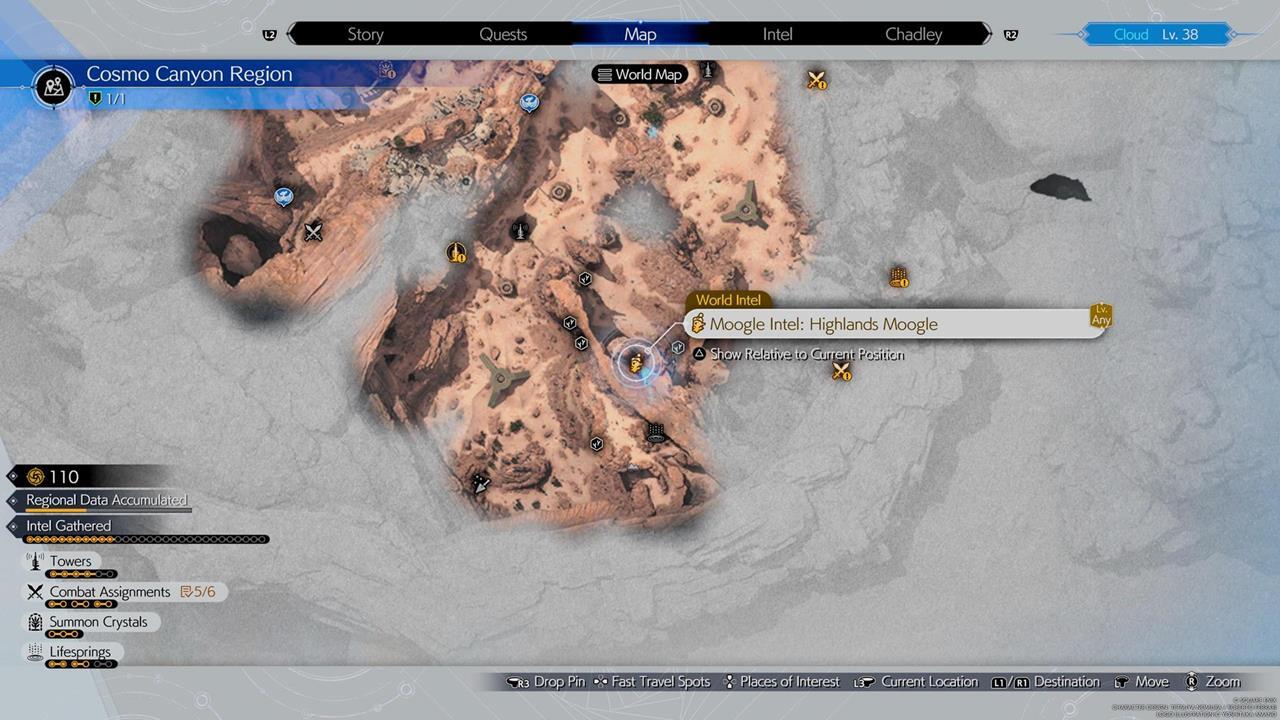The image size is (1280, 720).
Task: Select the Map tab
Action: coord(640,34)
